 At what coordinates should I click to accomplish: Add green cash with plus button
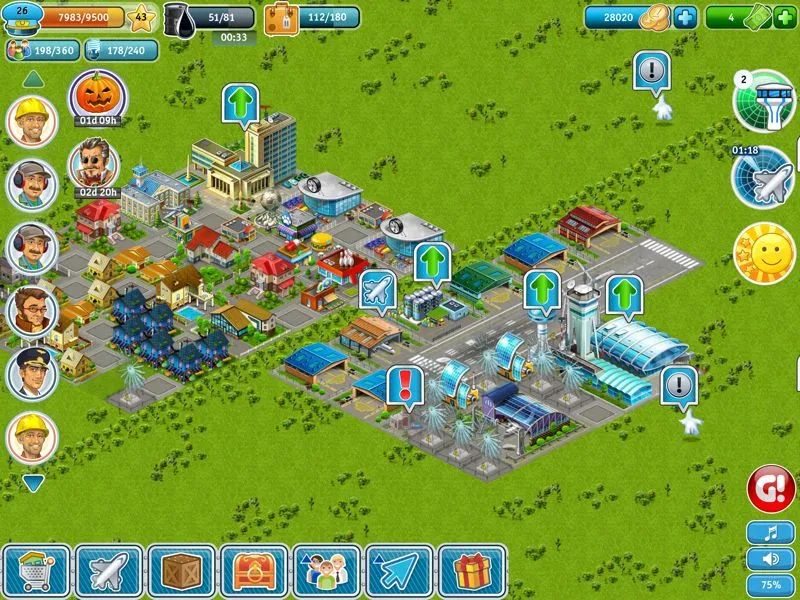tap(784, 17)
